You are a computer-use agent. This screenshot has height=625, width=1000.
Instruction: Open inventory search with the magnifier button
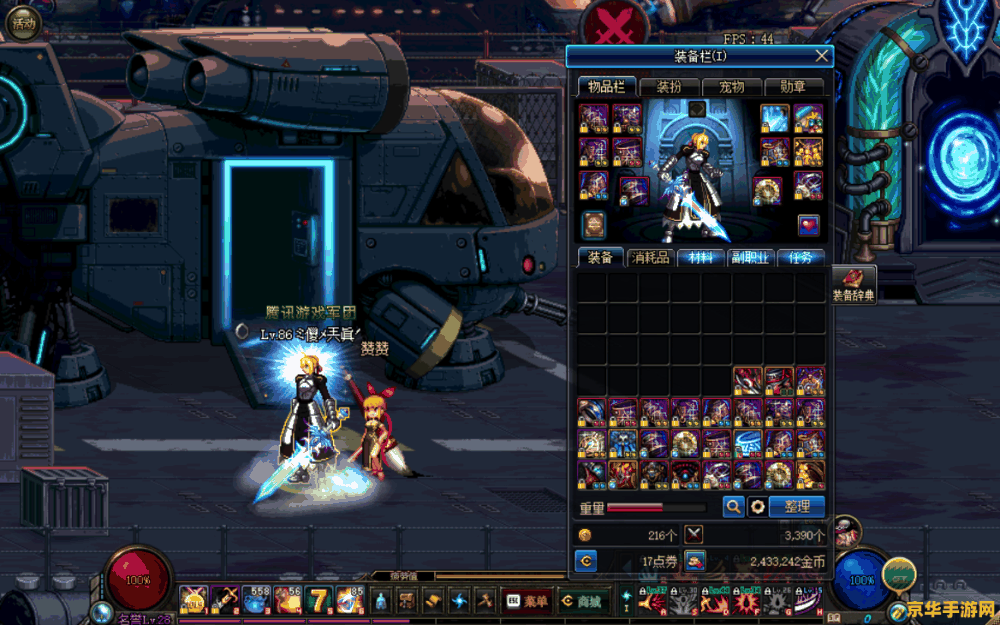pyautogui.click(x=734, y=507)
